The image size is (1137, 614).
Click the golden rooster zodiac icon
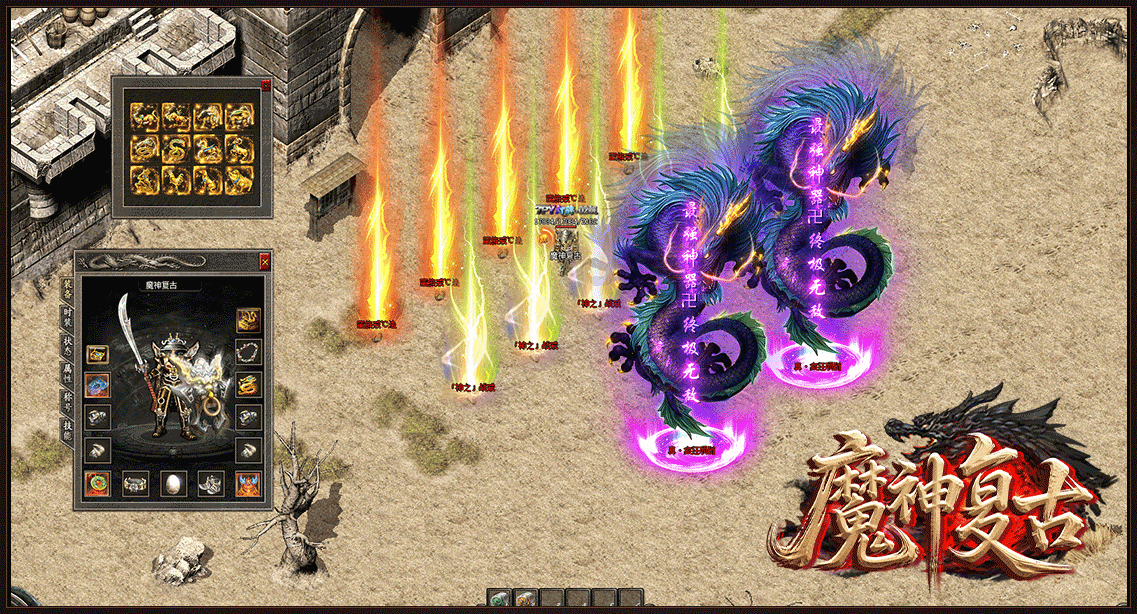(176, 181)
